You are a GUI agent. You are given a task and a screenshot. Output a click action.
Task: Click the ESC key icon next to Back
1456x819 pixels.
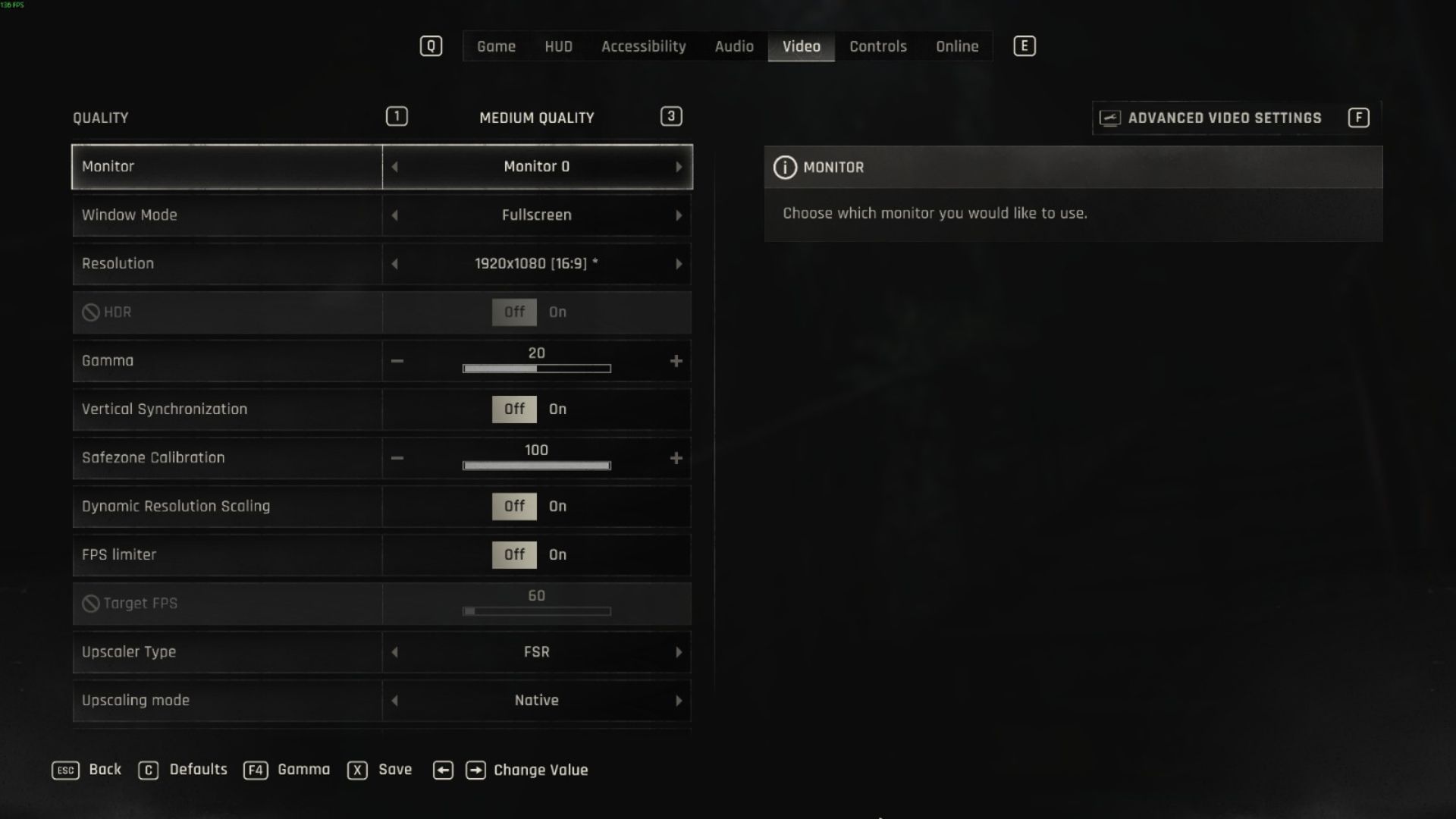tap(65, 770)
